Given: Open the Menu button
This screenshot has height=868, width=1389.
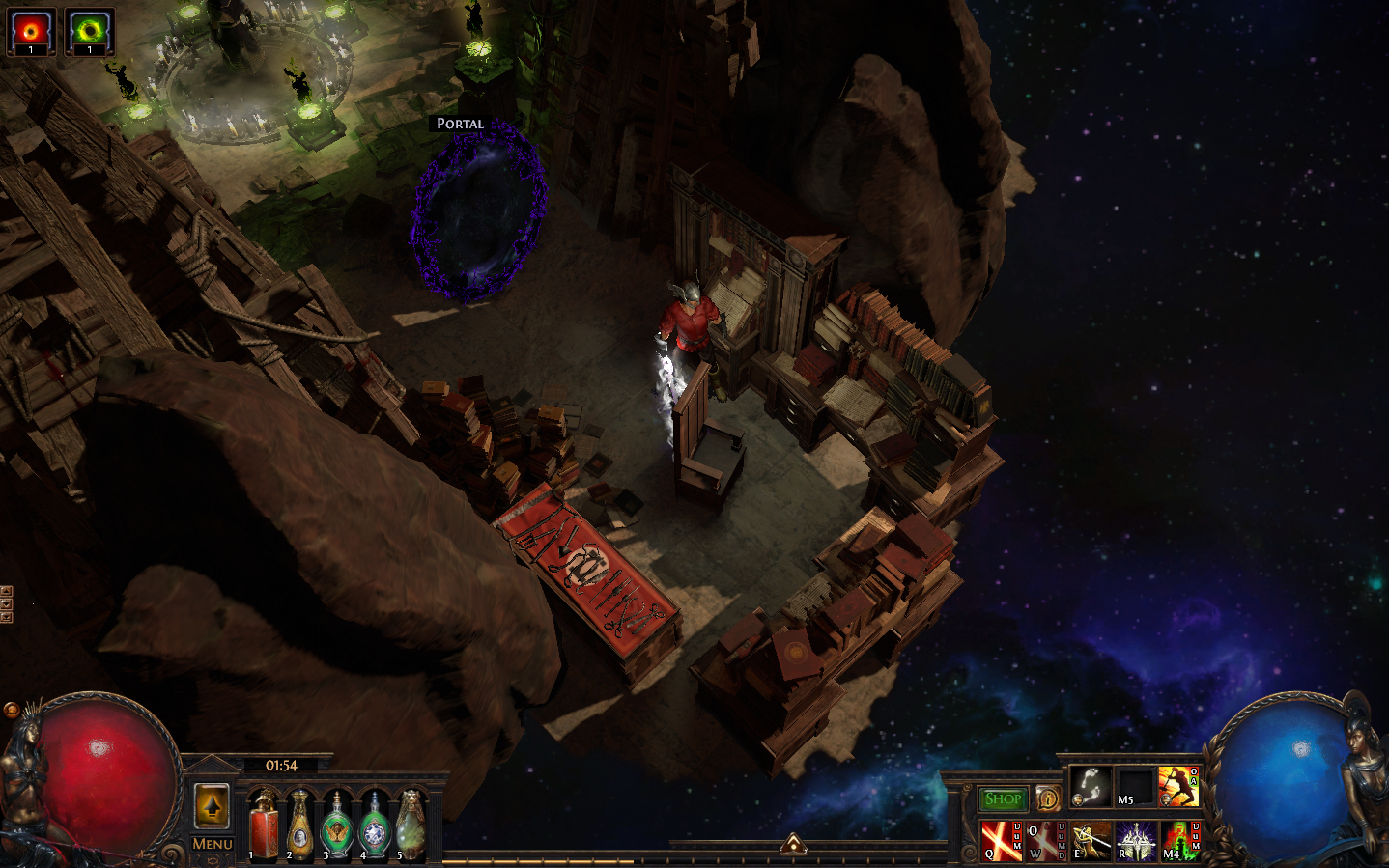Looking at the screenshot, I should point(213,844).
